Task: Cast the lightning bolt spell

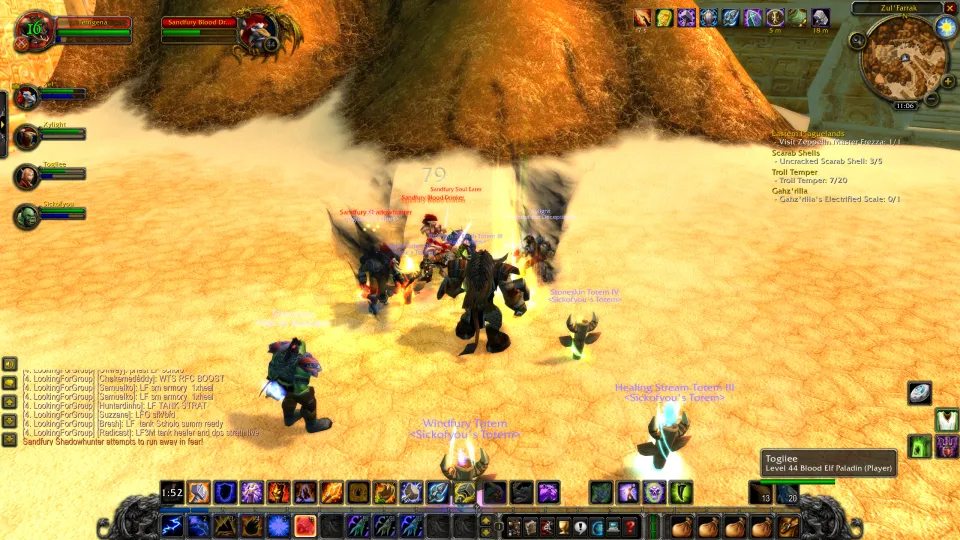Action: 173,526
